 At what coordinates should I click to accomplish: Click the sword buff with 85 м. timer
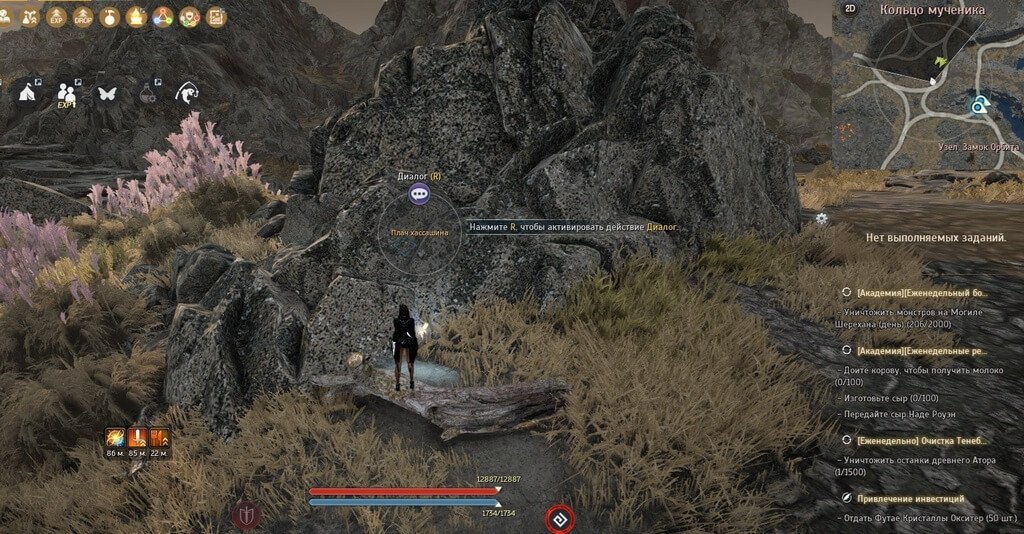138,438
